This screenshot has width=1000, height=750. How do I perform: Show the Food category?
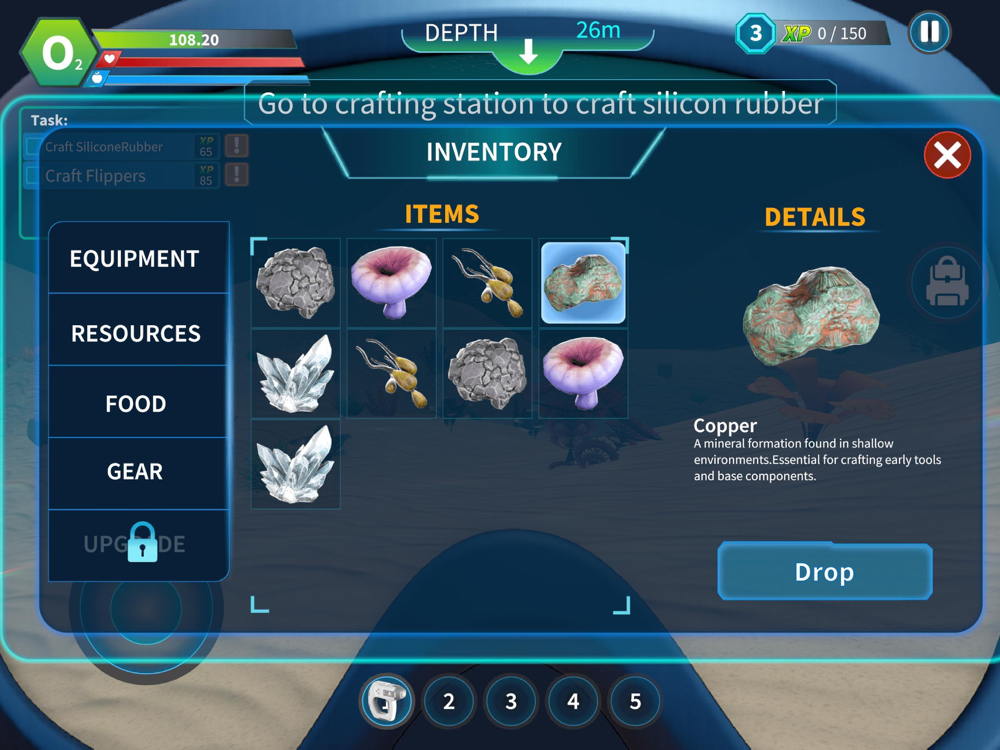tap(135, 404)
